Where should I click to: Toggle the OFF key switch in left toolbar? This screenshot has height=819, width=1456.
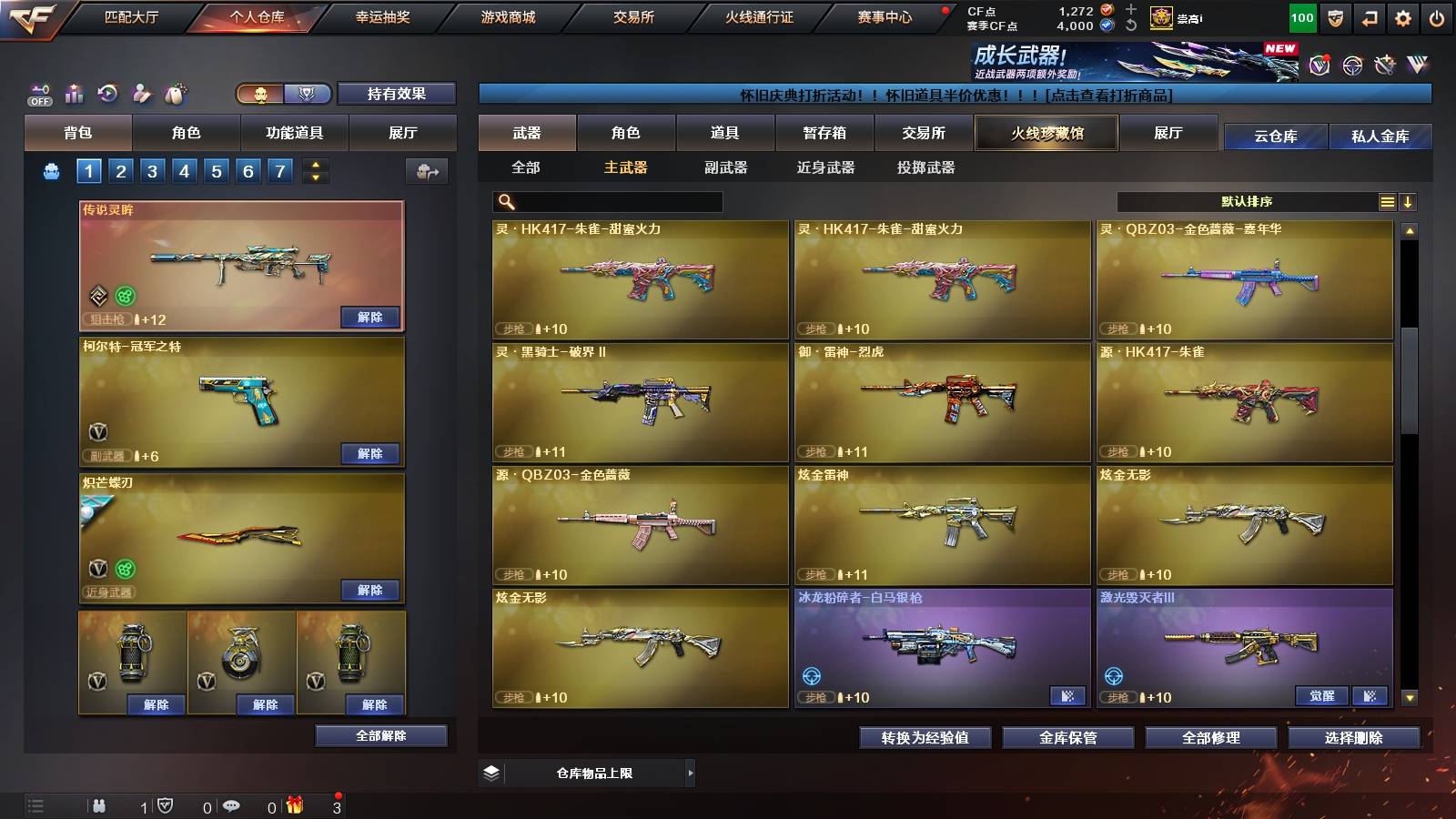(x=38, y=91)
